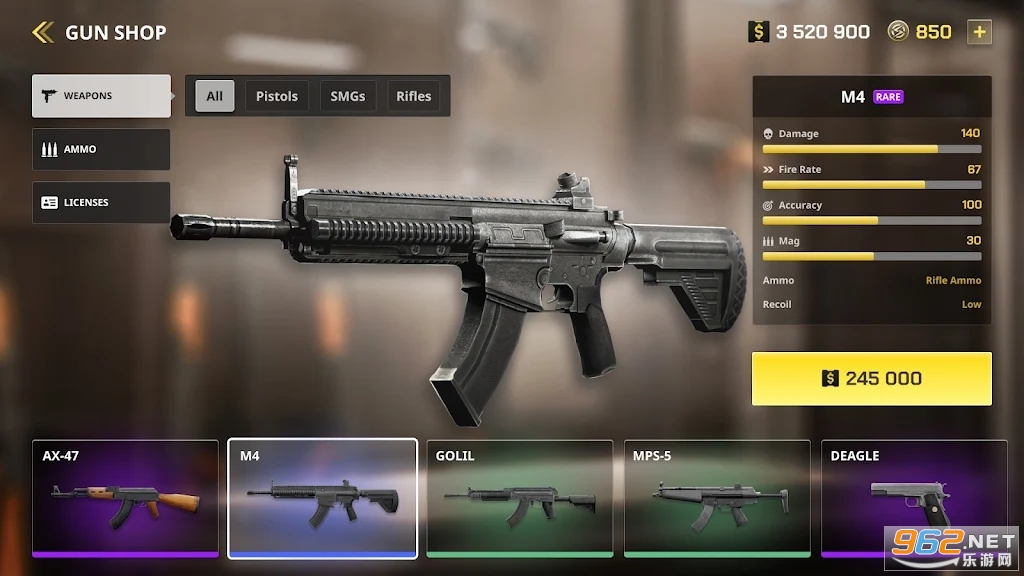Choose the GOLIL weapon card
This screenshot has width=1024, height=576.
[520, 497]
